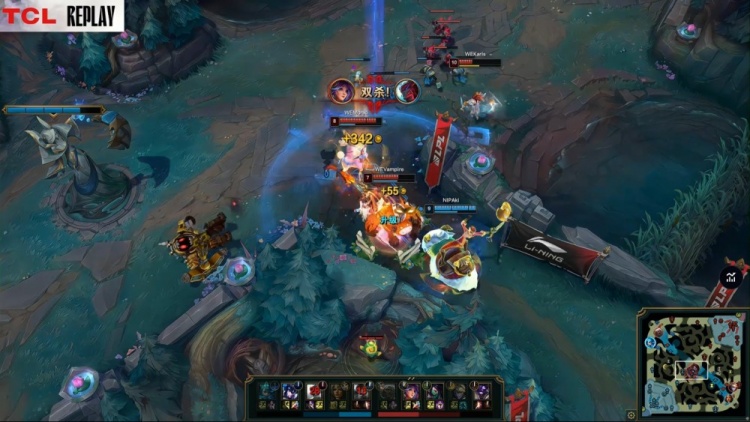The width and height of the screenshot is (750, 422).
Task: Click the gear icon beside the minimap
Action: pos(631,414)
